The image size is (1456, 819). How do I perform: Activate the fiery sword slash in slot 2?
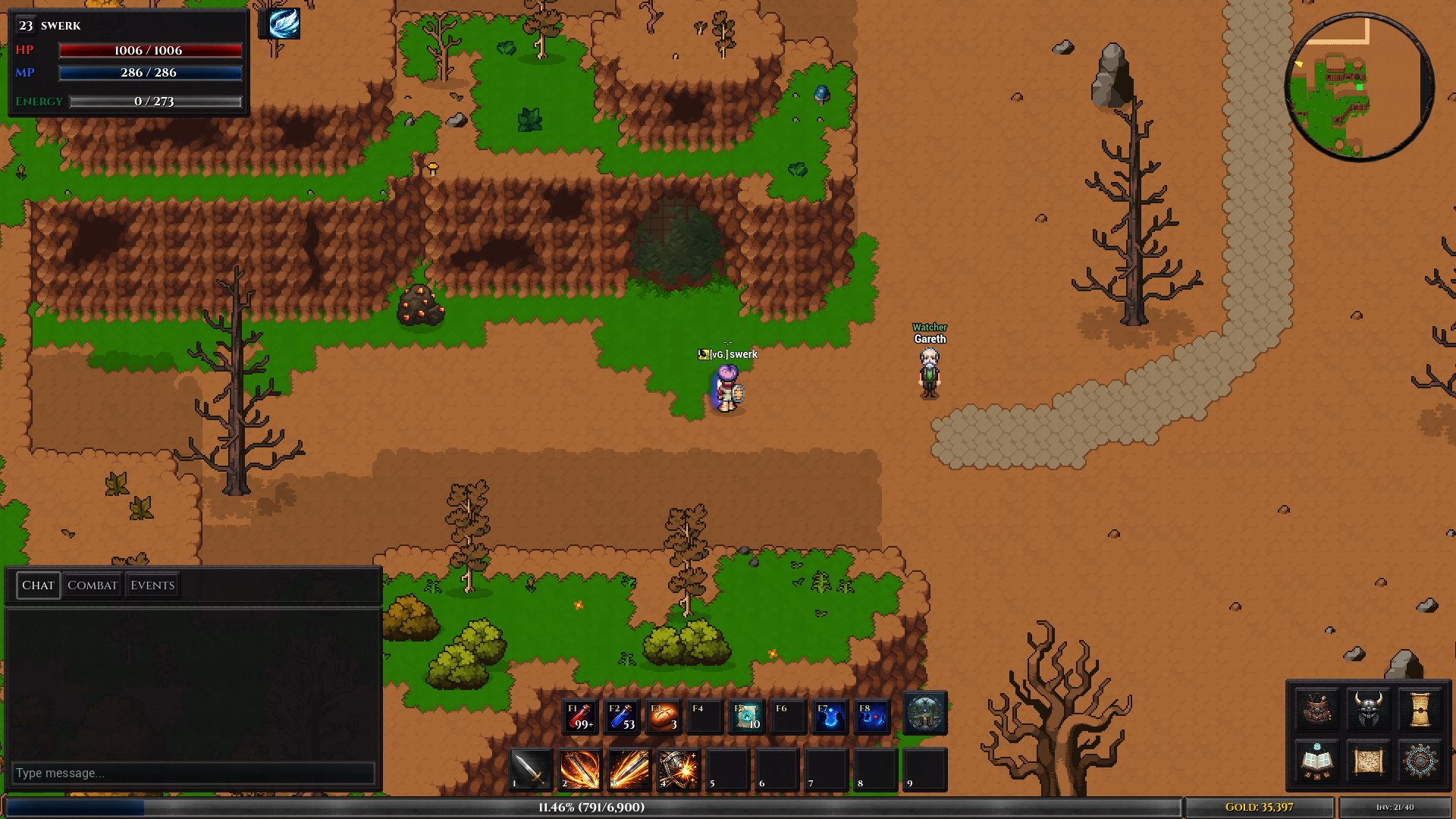coord(580,770)
